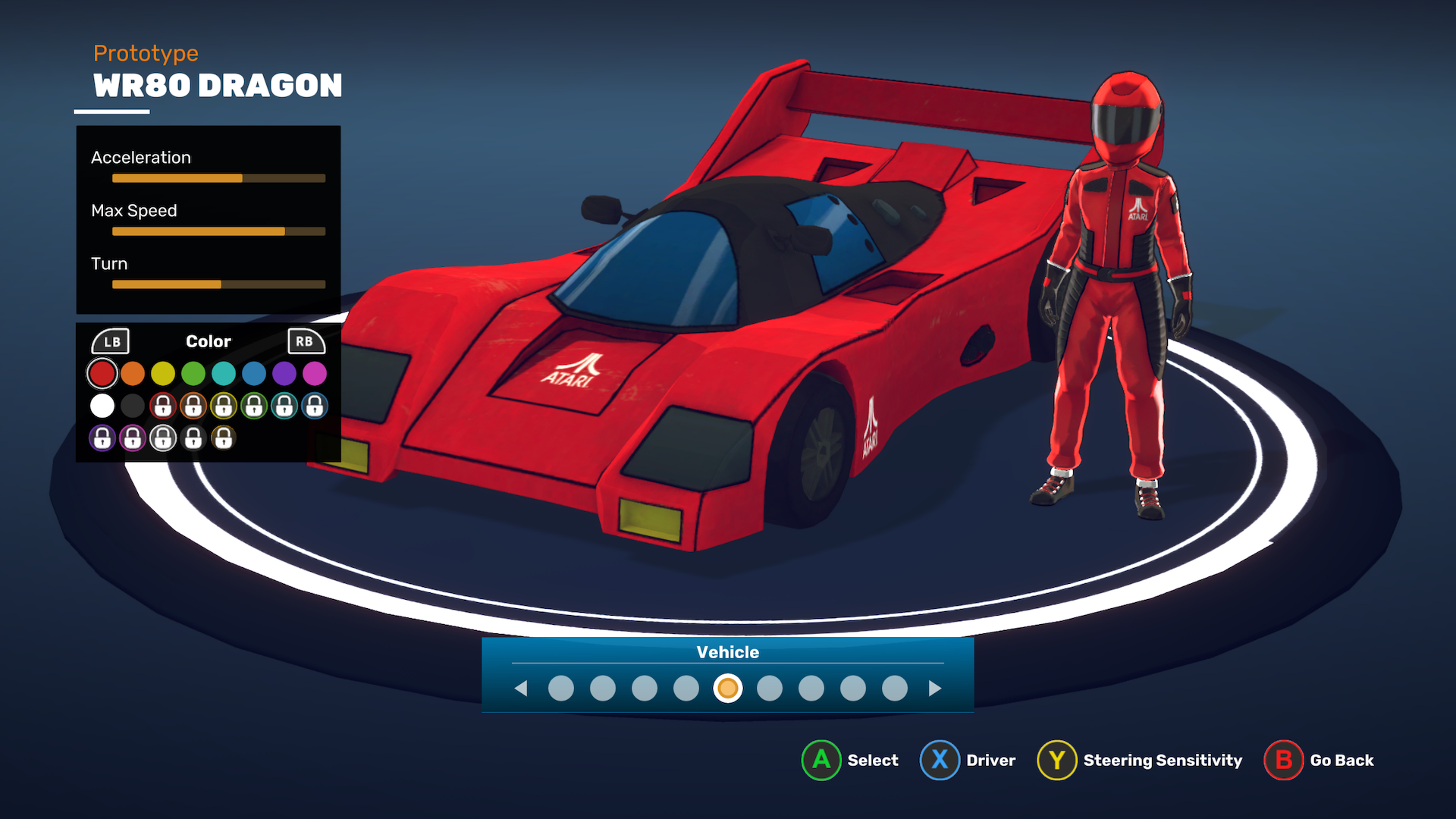Choose the first vehicle dot in carousel
This screenshot has width=1456, height=819.
tap(562, 689)
